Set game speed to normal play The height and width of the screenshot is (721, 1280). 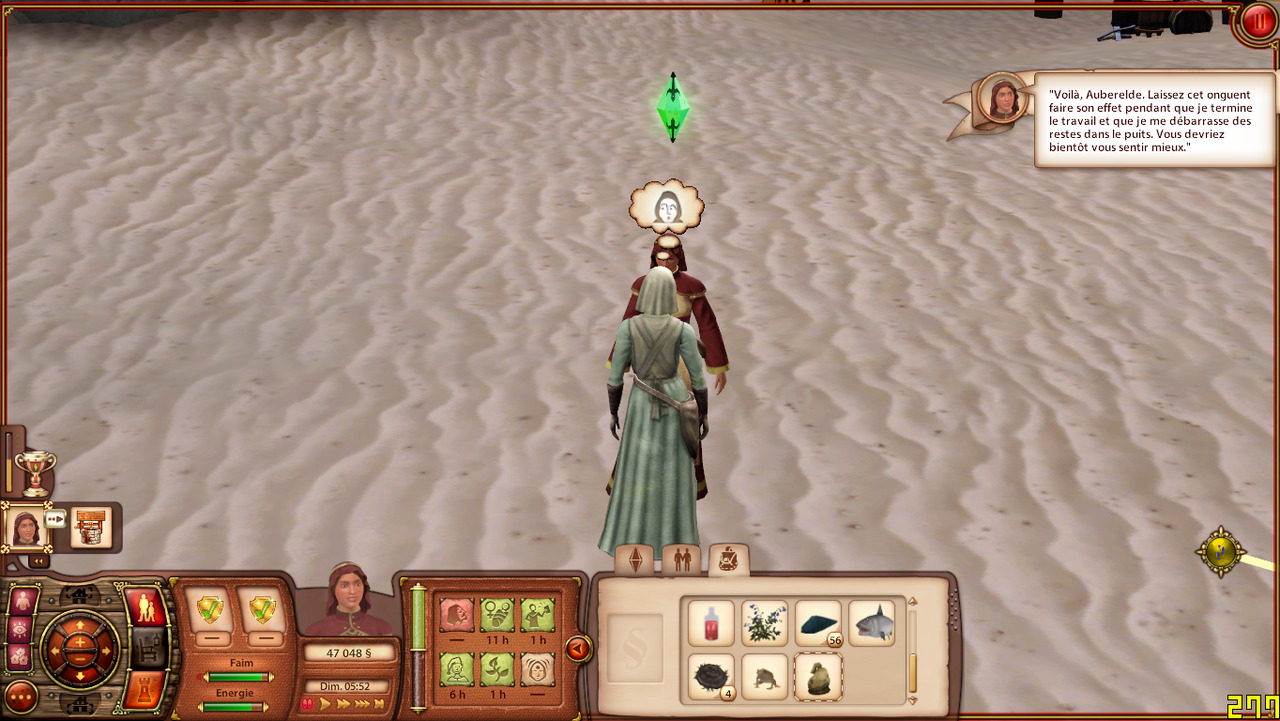325,704
